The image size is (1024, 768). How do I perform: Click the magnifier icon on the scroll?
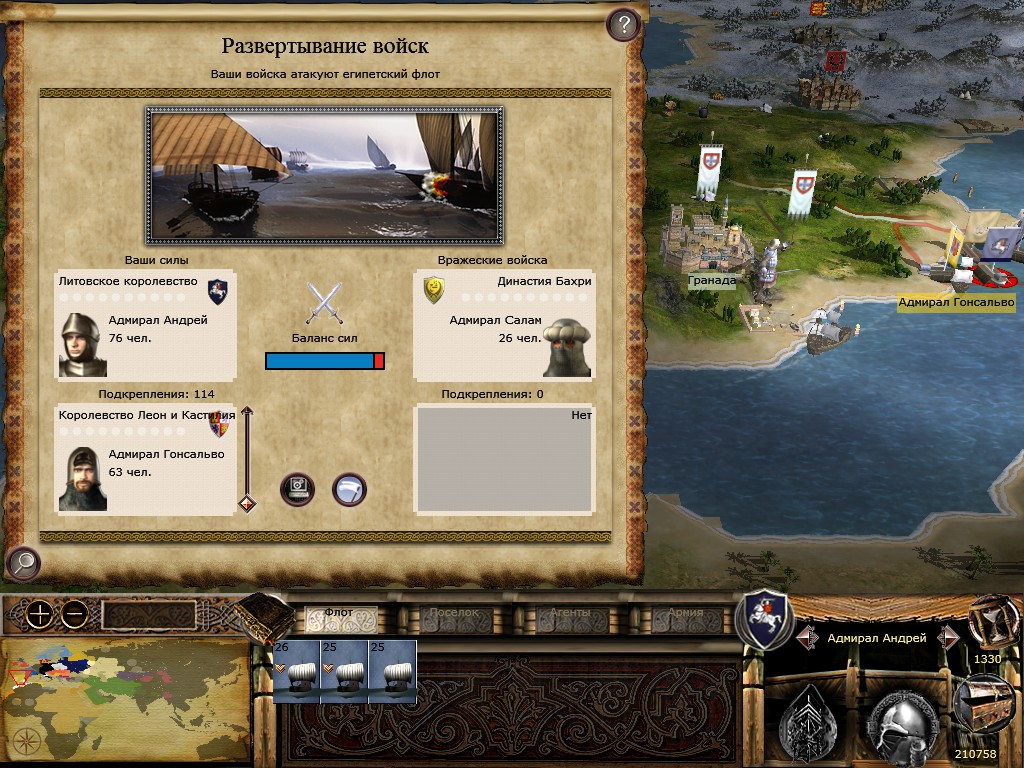tap(22, 563)
